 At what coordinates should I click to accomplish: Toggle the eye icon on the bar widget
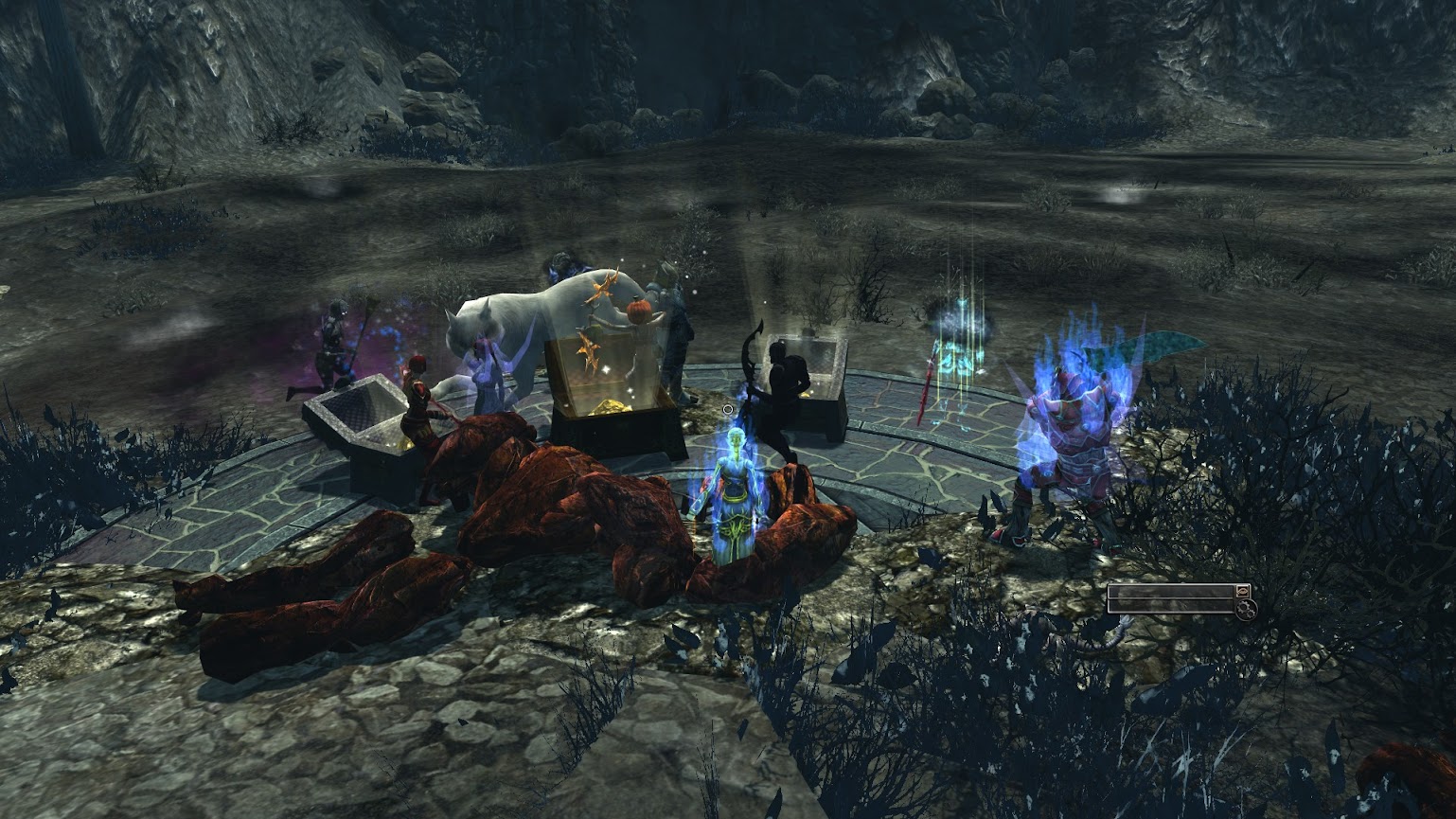(1242, 591)
